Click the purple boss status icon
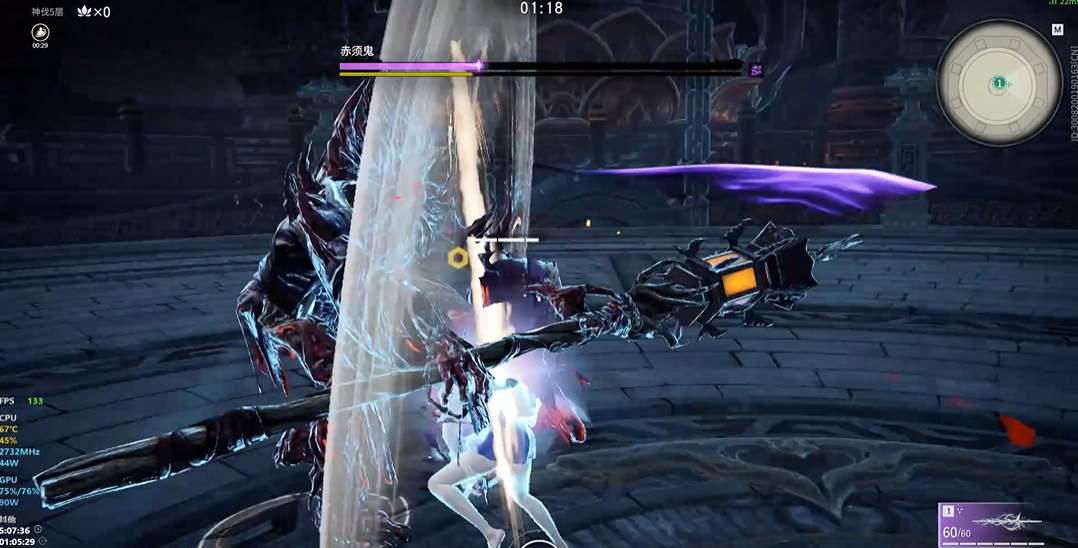This screenshot has height=548, width=1078. coord(757,69)
